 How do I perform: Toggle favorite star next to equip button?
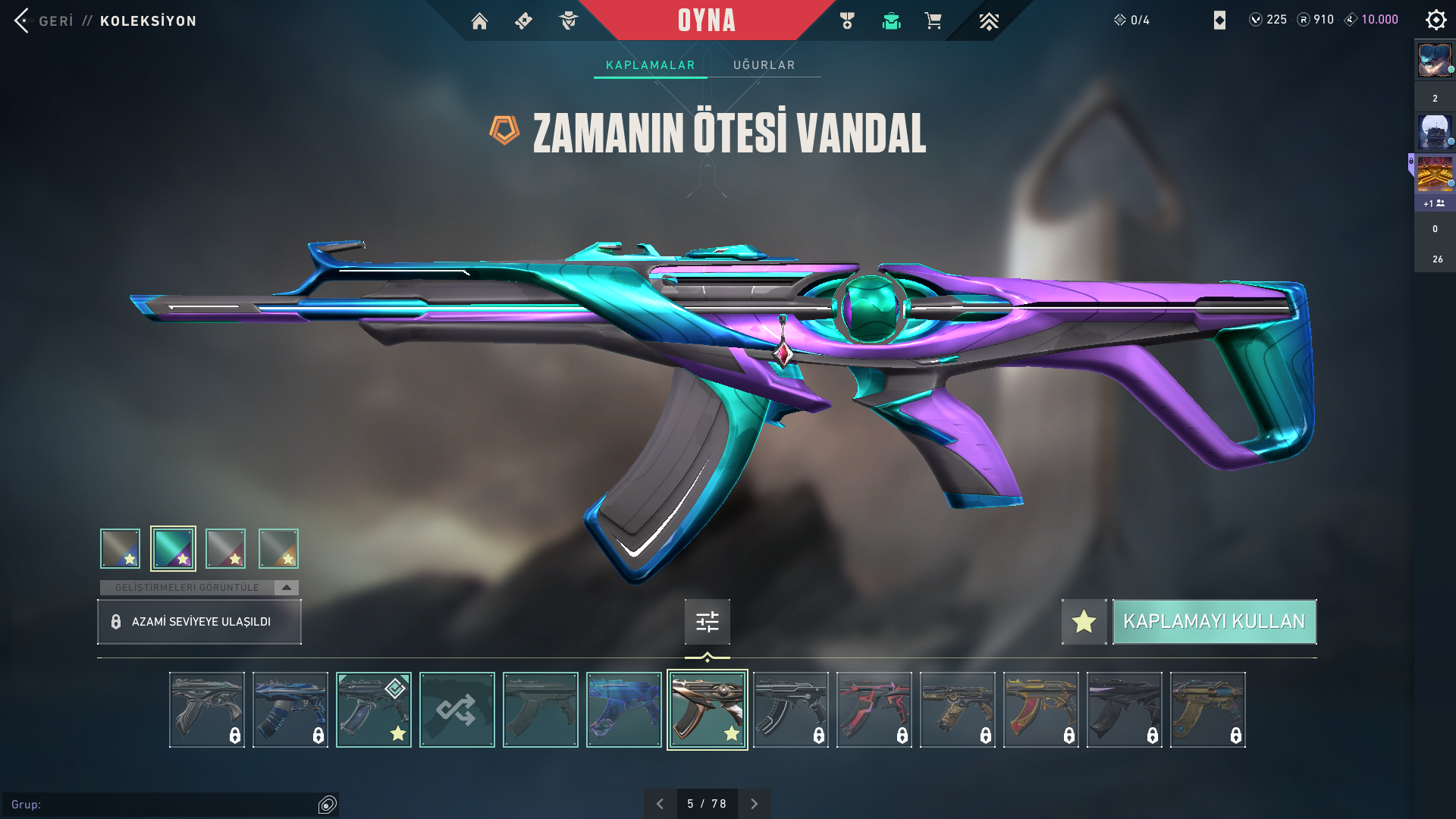[x=1084, y=622]
